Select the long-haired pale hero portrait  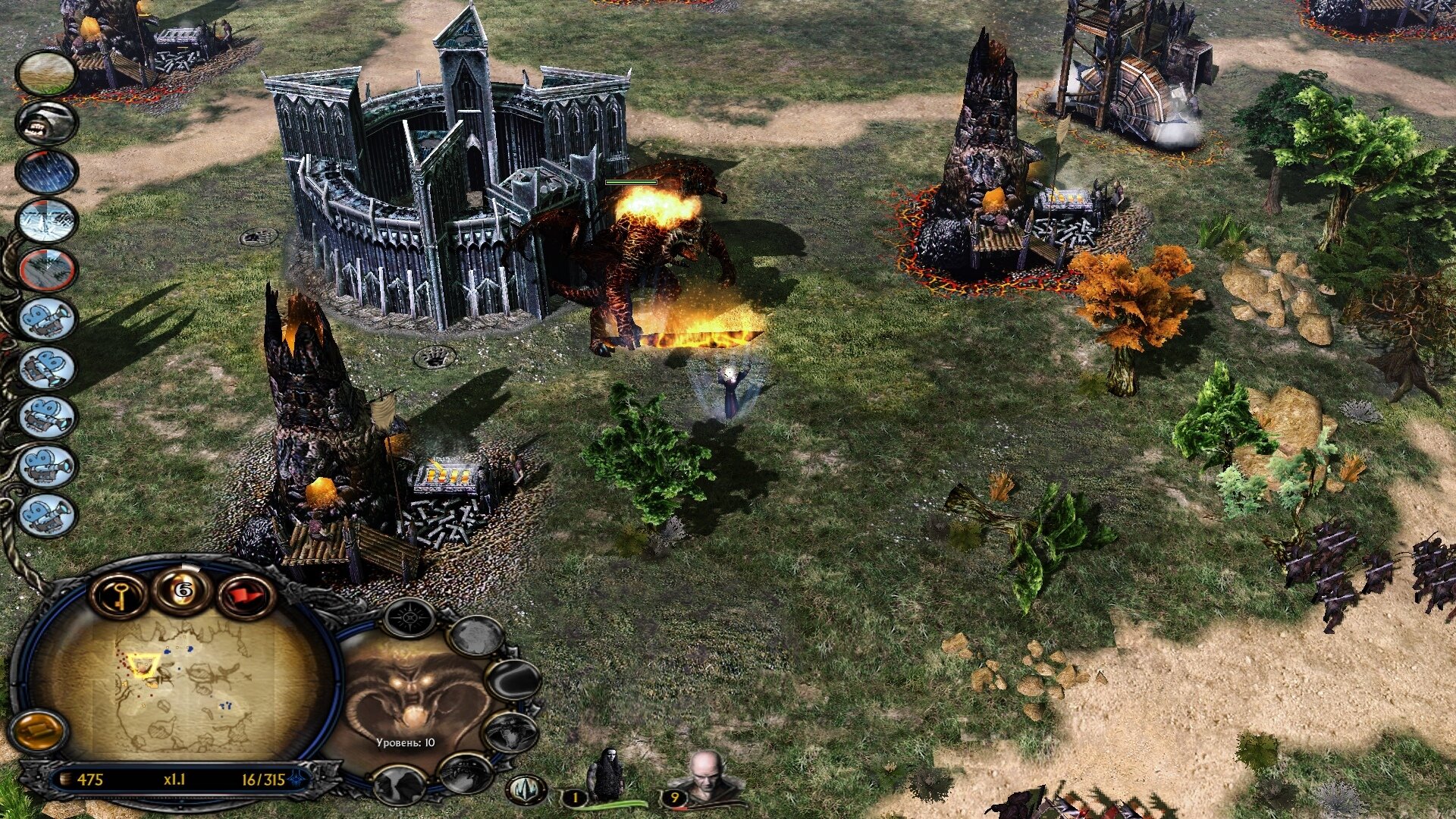coord(607,775)
